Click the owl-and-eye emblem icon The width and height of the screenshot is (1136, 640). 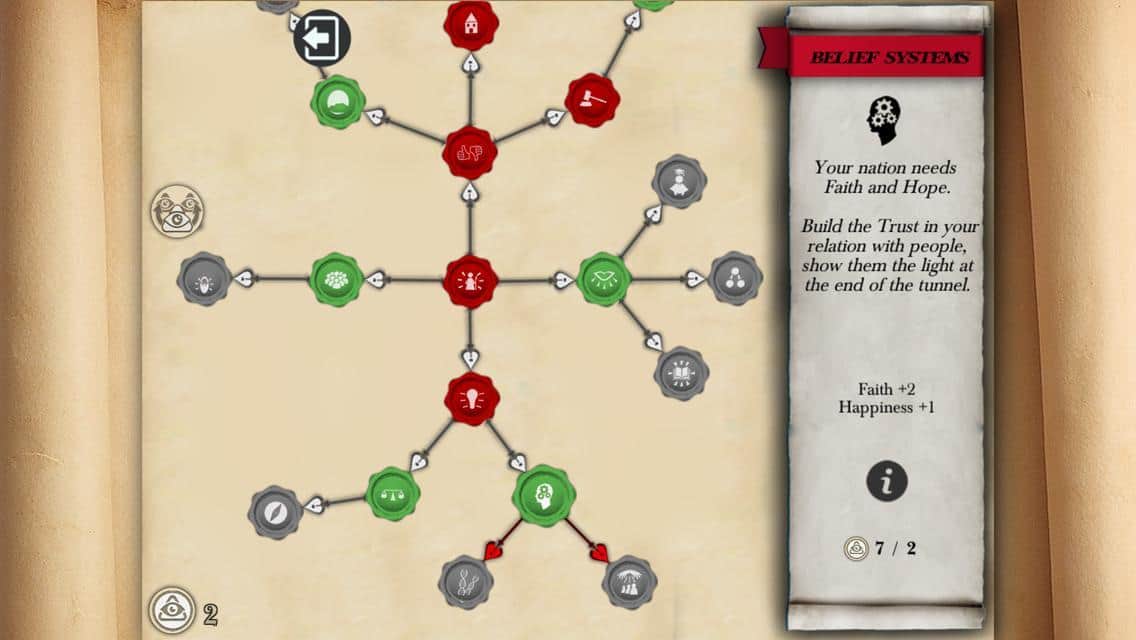point(176,211)
